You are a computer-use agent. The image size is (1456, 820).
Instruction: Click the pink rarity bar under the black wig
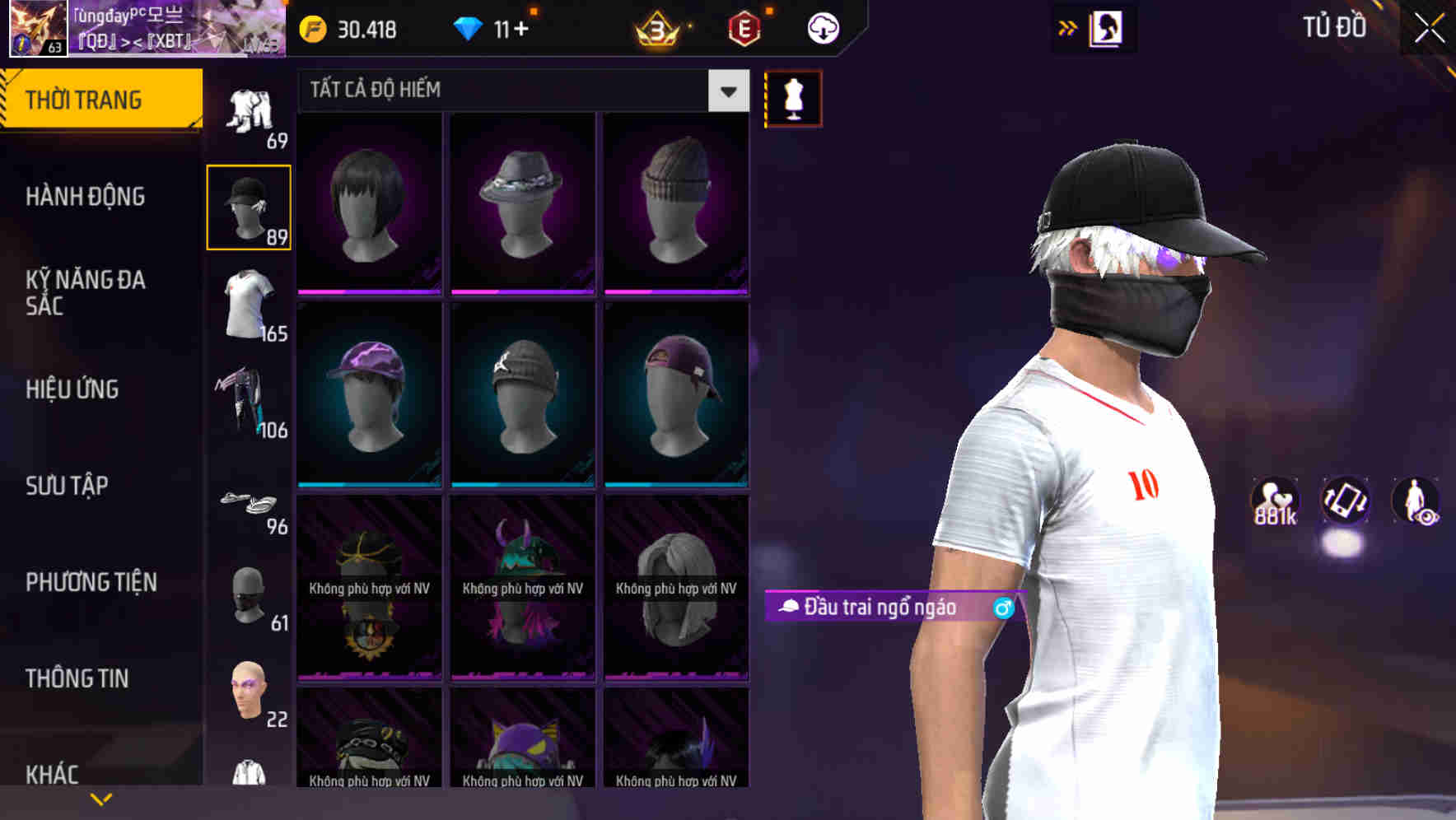[368, 294]
